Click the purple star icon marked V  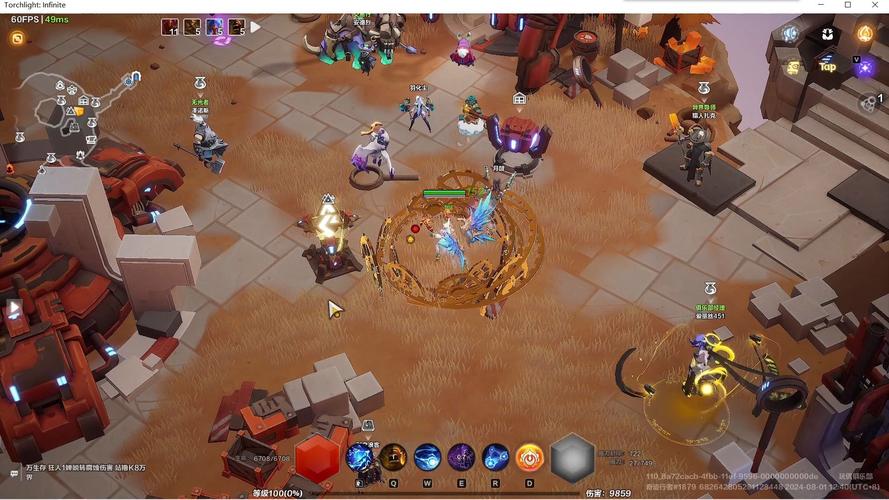(864, 66)
